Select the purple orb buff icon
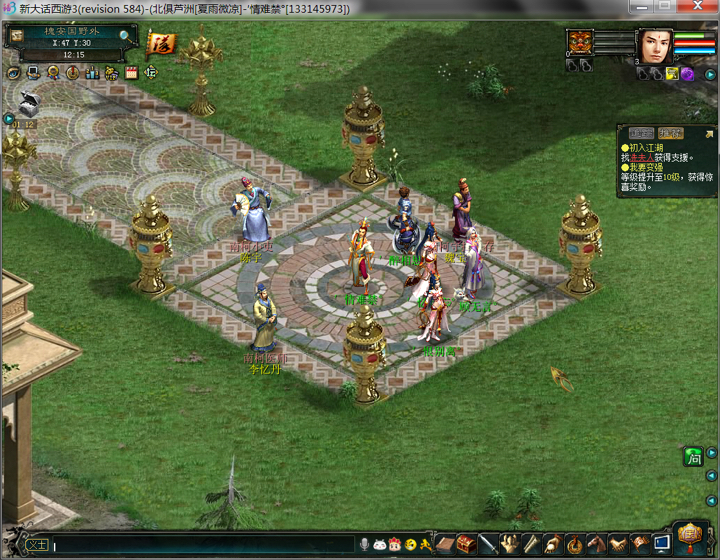The width and height of the screenshot is (720, 560). click(688, 73)
